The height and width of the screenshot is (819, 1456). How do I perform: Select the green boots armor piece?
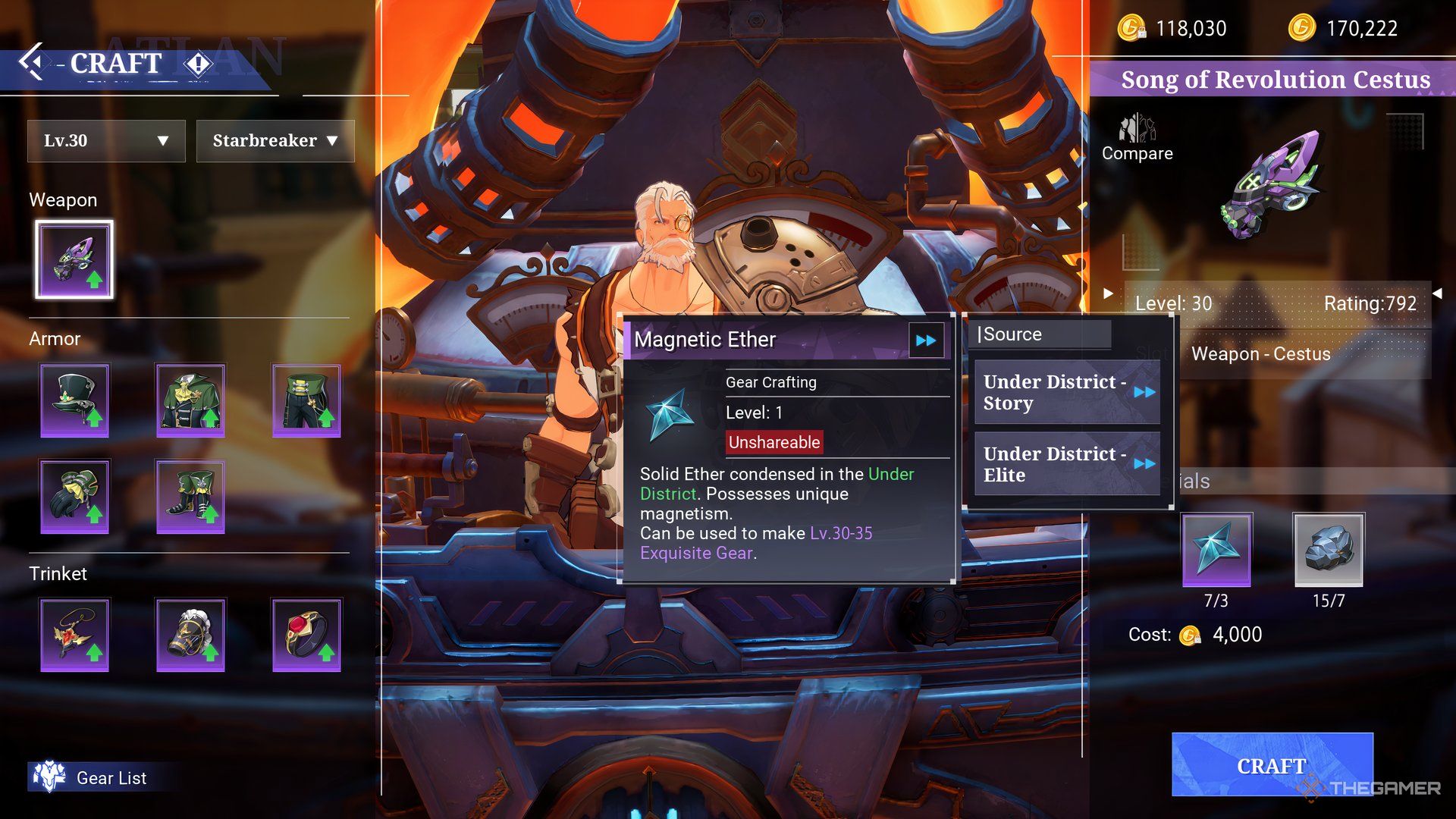[190, 496]
